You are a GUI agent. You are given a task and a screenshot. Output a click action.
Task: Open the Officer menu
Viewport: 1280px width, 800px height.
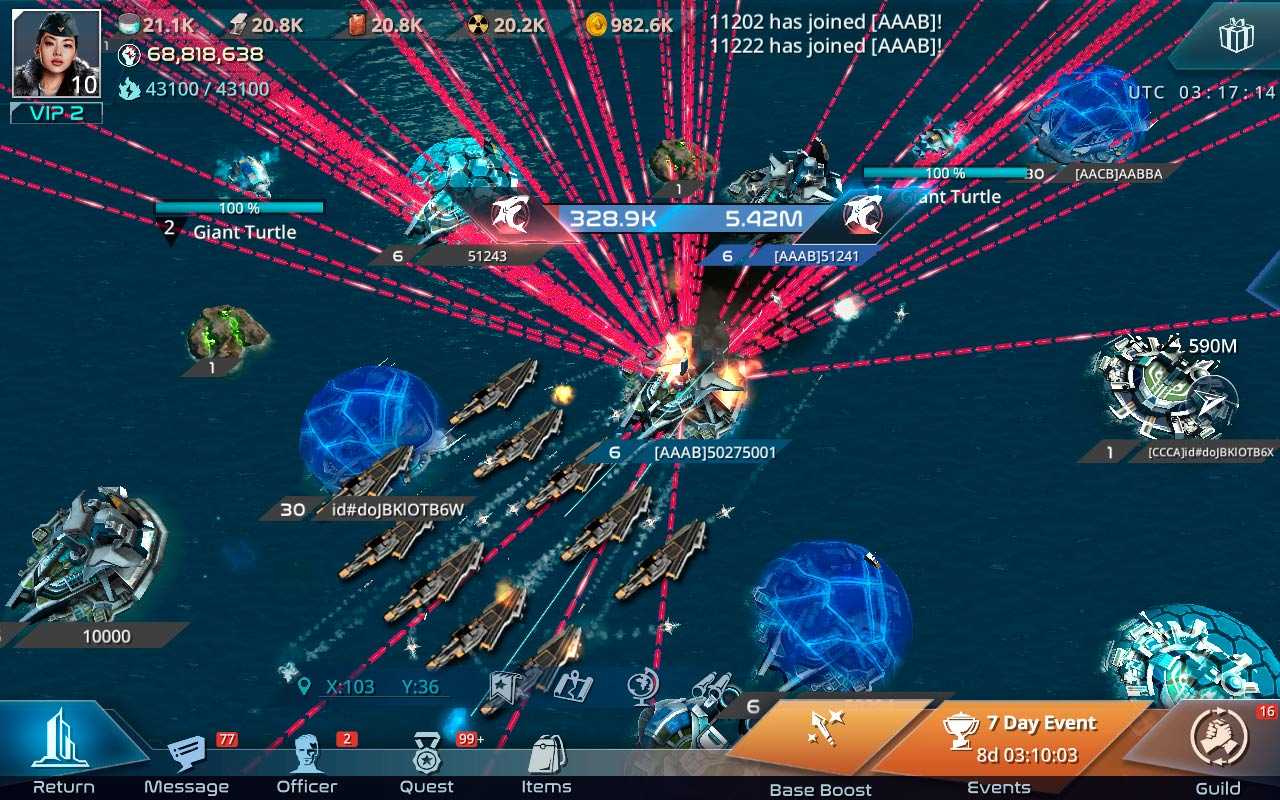tap(307, 758)
